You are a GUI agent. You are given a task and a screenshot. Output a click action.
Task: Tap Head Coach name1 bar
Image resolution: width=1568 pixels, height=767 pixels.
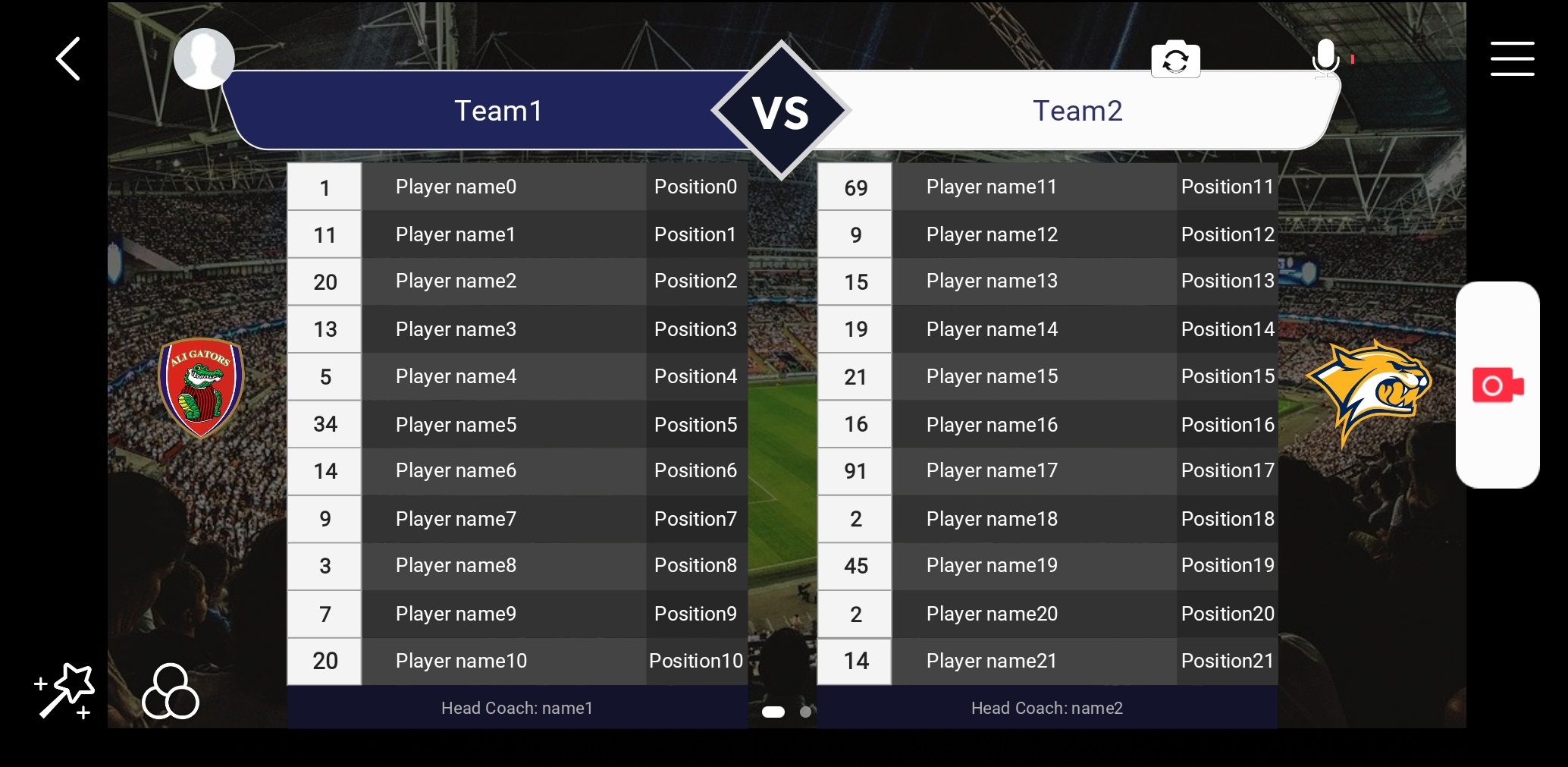[516, 708]
